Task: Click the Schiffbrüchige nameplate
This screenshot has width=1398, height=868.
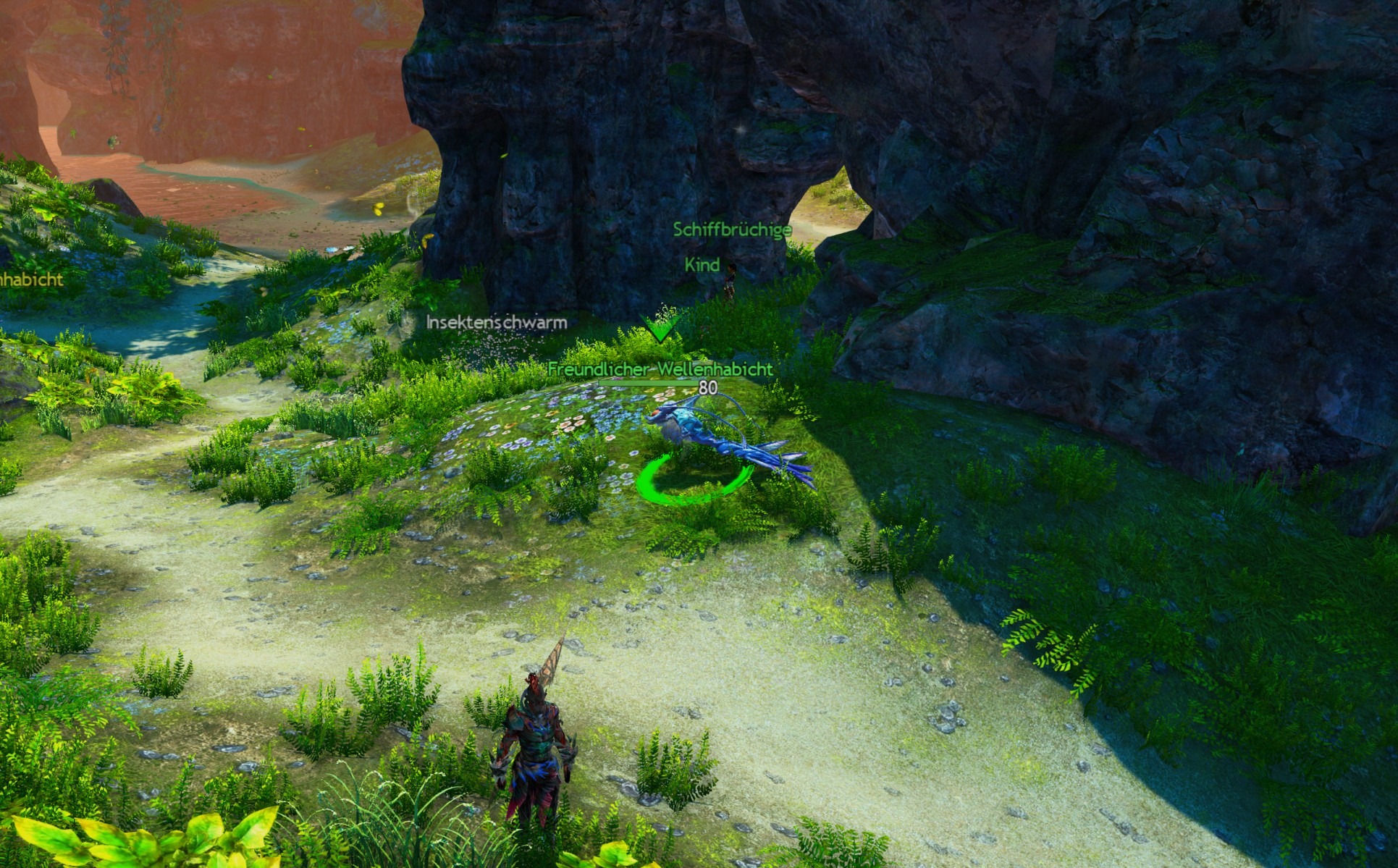Action: coord(732,230)
